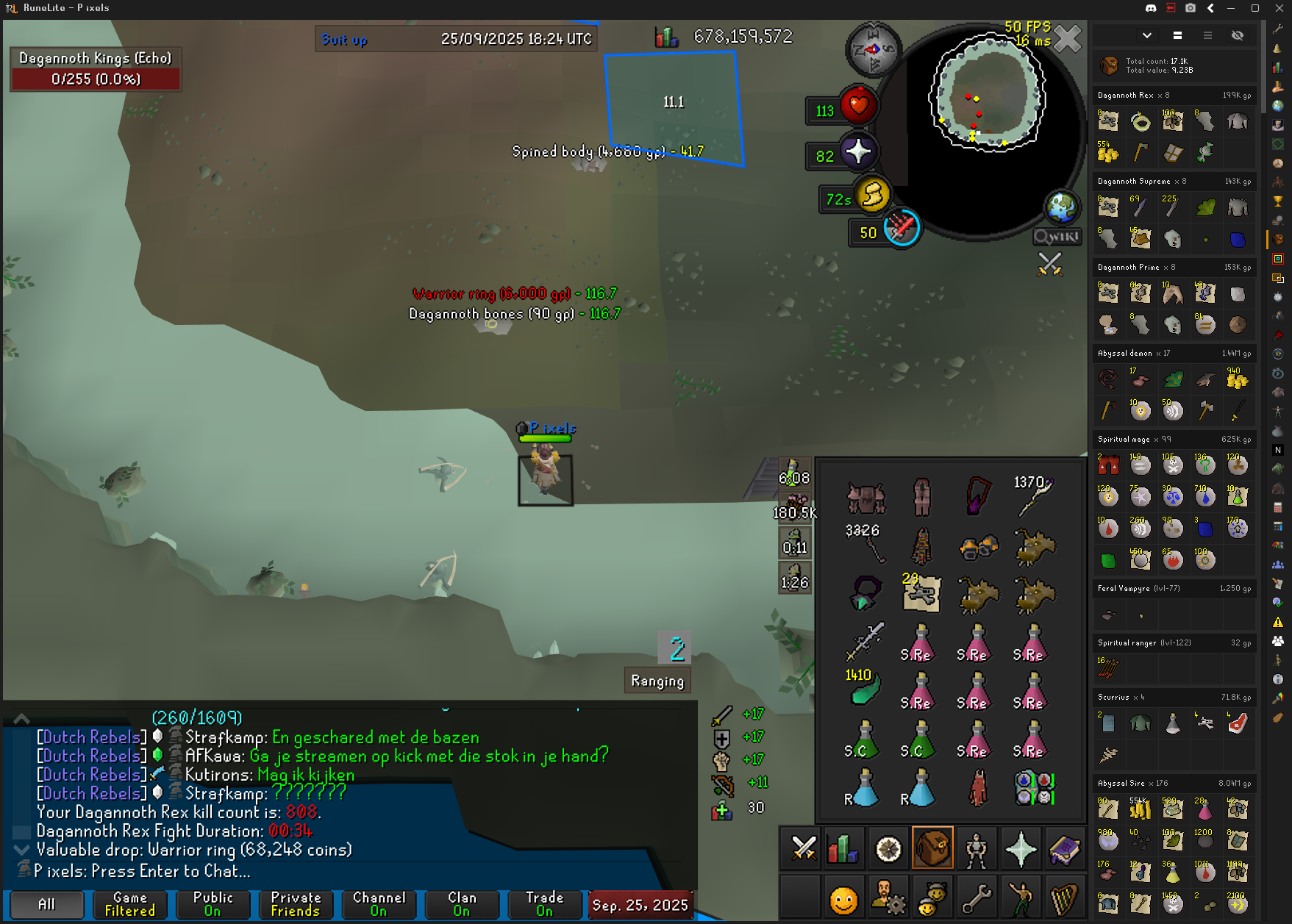This screenshot has height=924, width=1292.
Task: Open the Combat Options tab
Action: coord(803,849)
